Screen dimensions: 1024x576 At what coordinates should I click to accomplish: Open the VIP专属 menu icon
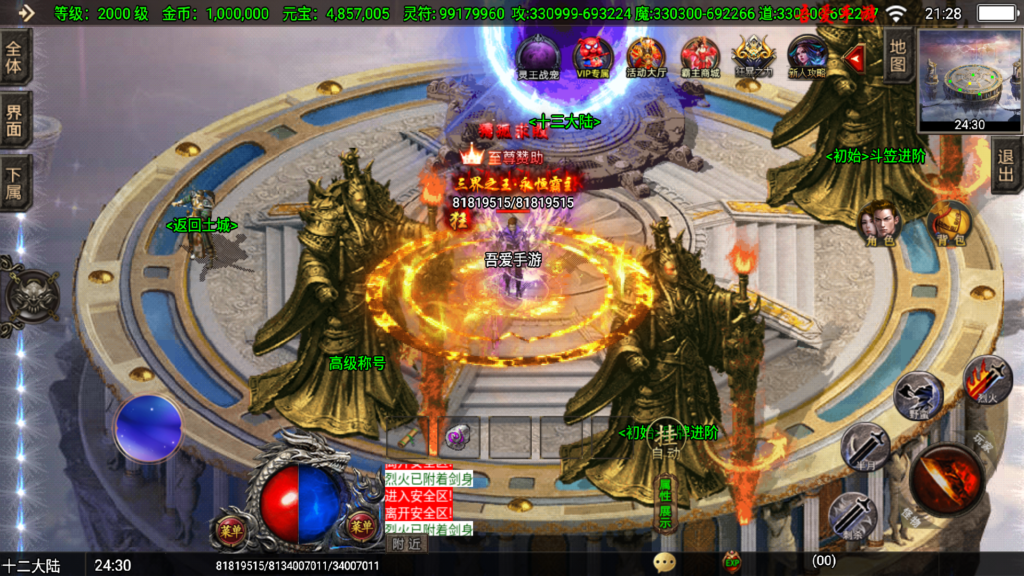592,56
